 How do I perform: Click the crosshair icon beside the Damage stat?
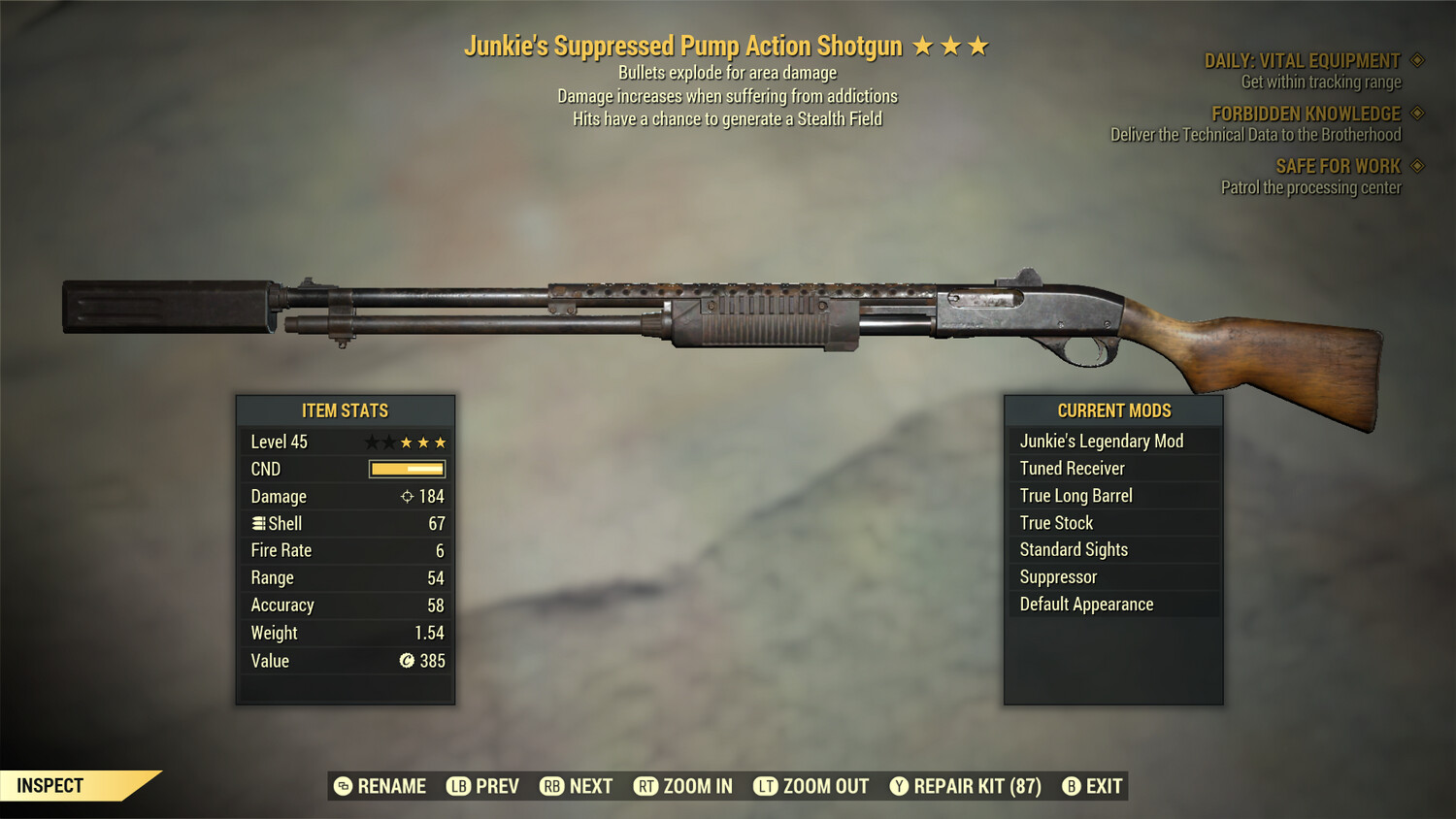coord(409,496)
